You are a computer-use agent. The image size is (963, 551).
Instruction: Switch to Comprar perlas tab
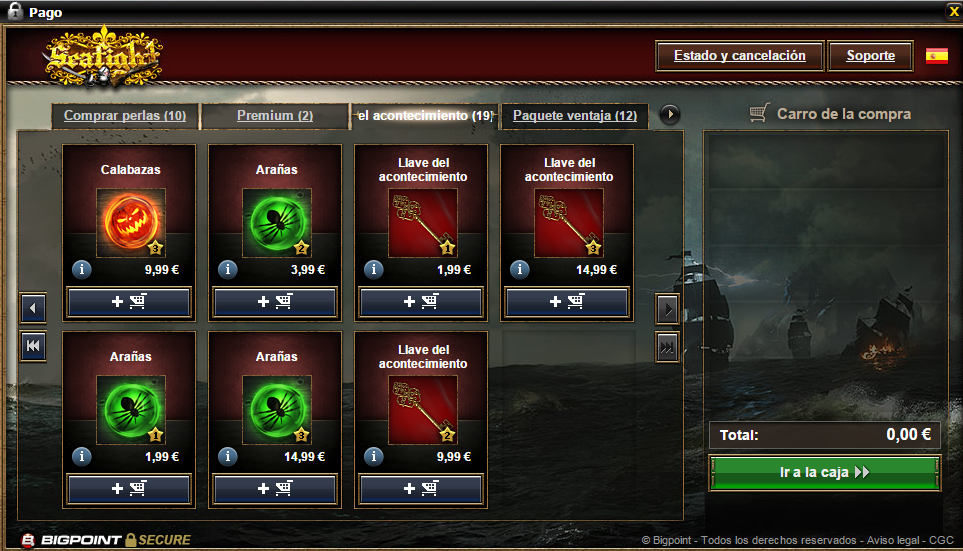click(x=125, y=116)
